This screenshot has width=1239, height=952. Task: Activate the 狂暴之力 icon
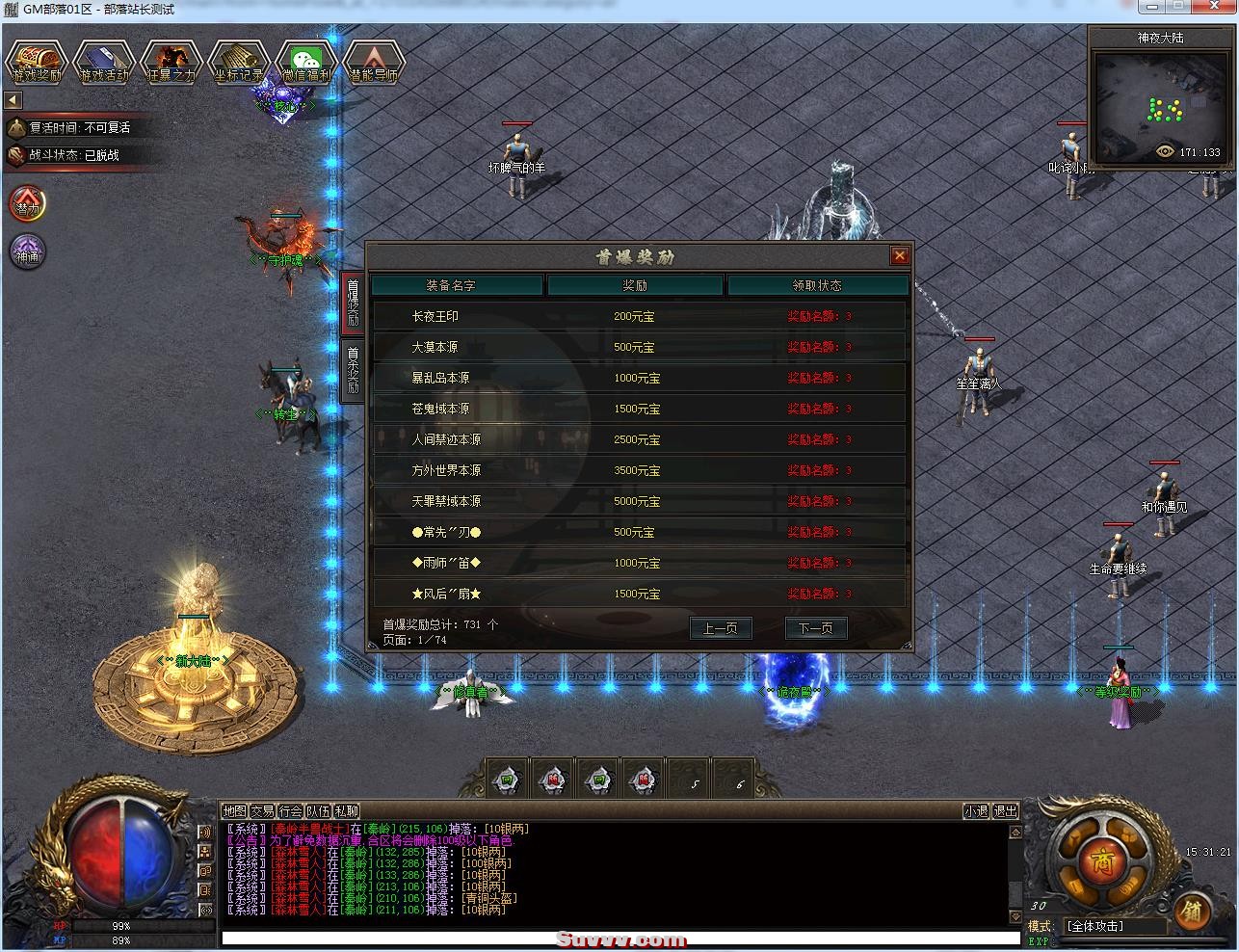pos(171,63)
